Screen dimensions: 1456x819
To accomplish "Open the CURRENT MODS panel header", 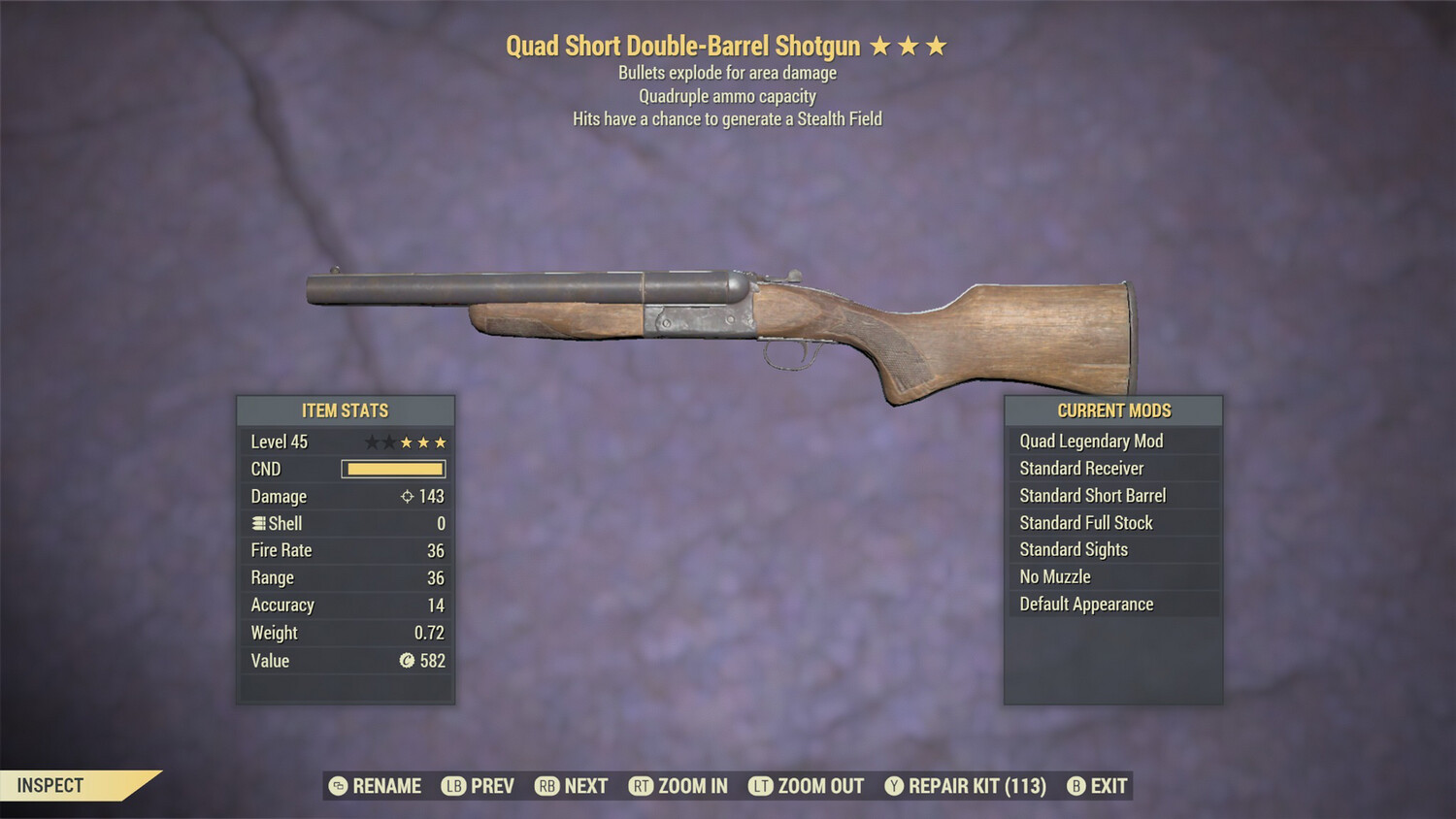I will point(1114,410).
